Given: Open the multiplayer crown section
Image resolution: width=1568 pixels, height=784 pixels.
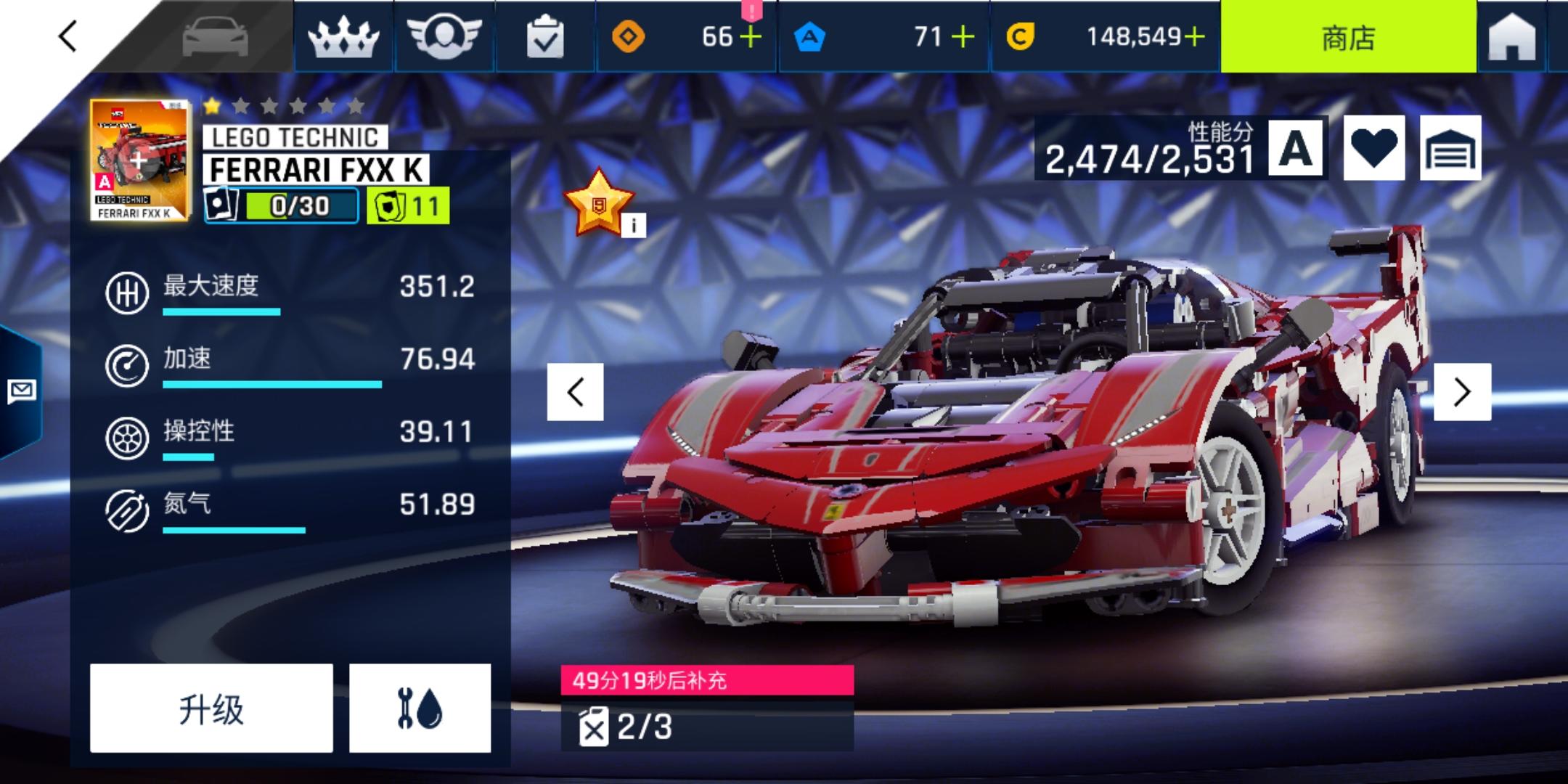Looking at the screenshot, I should coord(341,36).
